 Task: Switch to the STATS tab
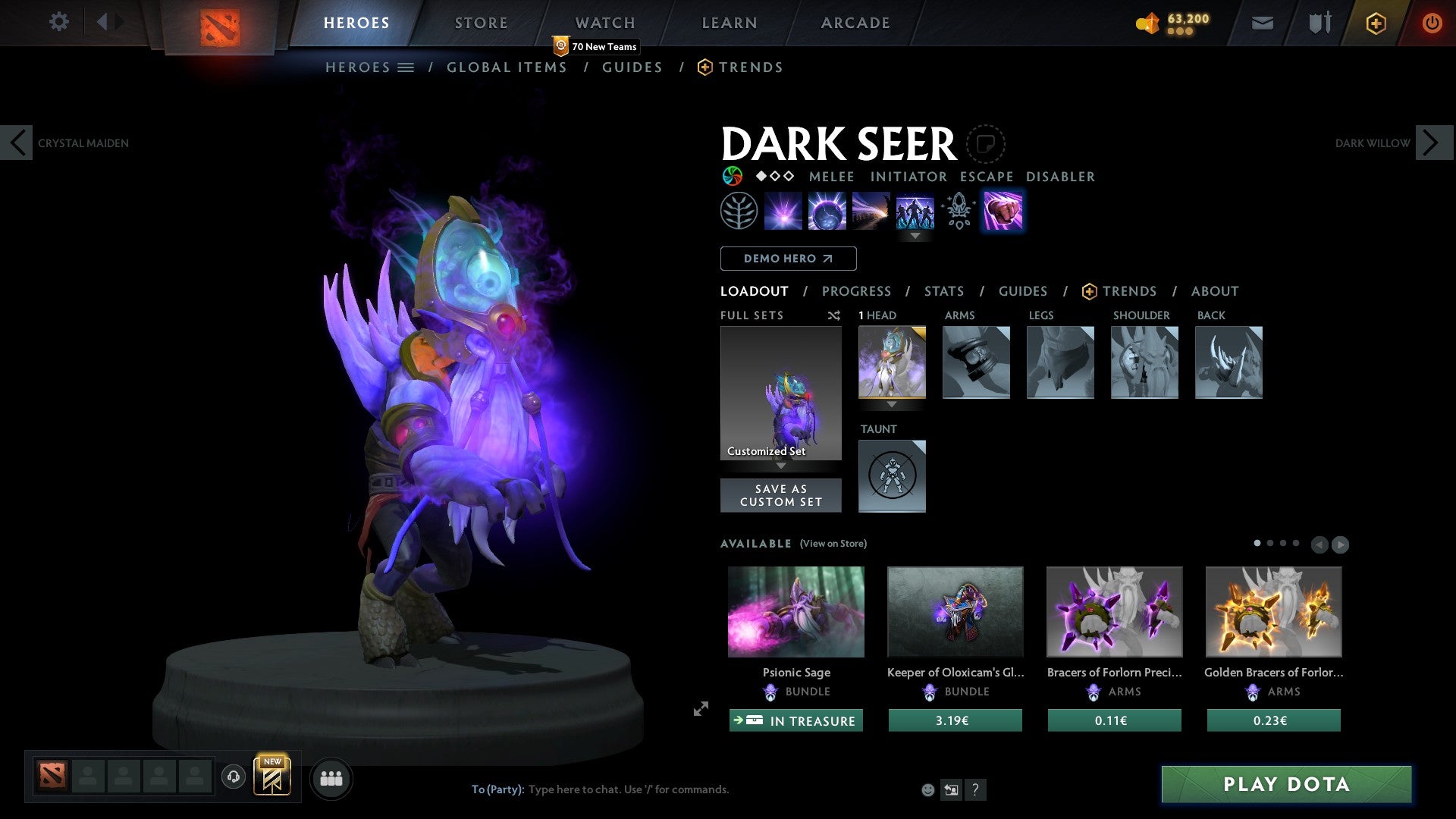coord(944,291)
